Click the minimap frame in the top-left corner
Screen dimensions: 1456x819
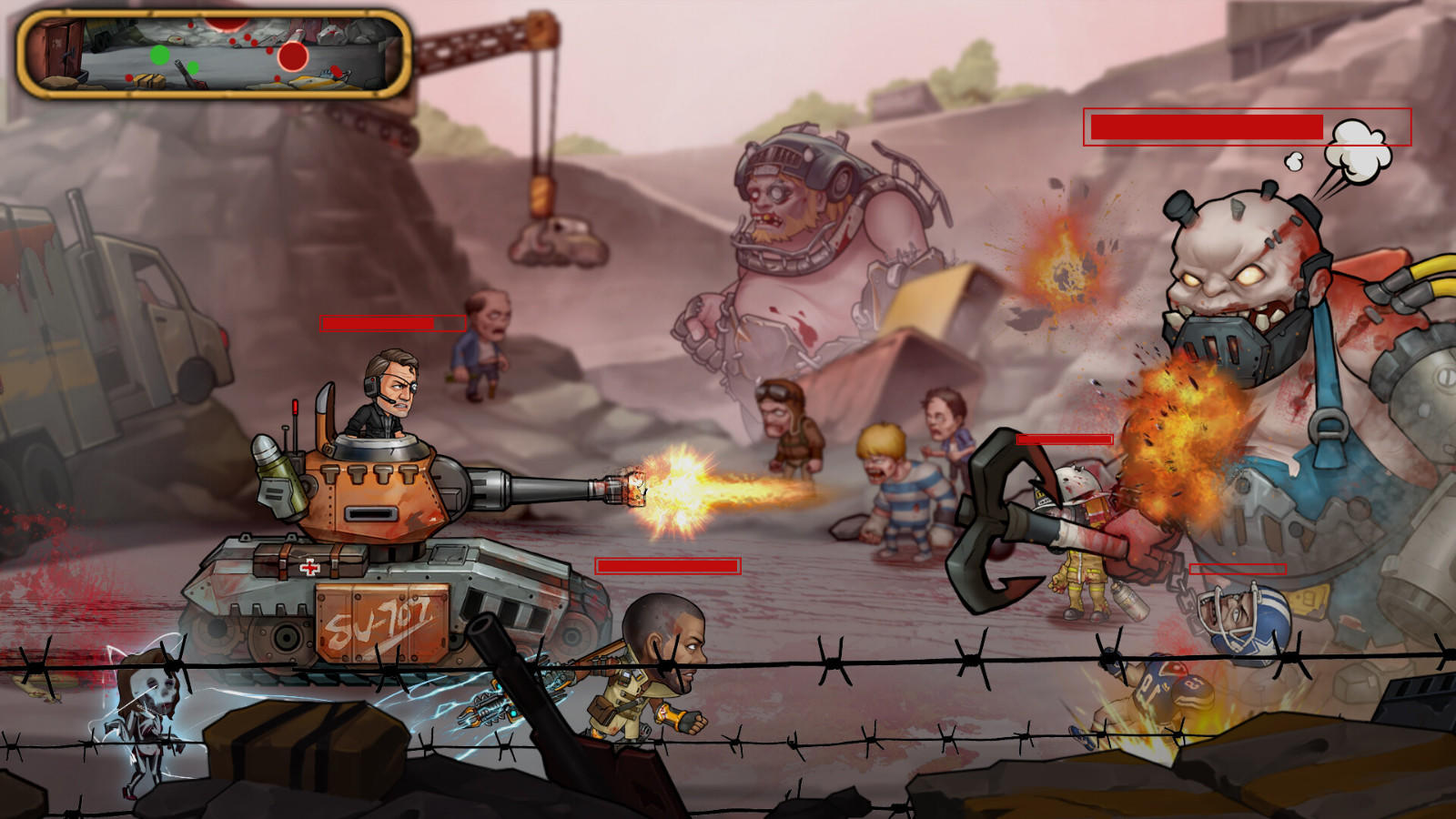click(x=207, y=55)
